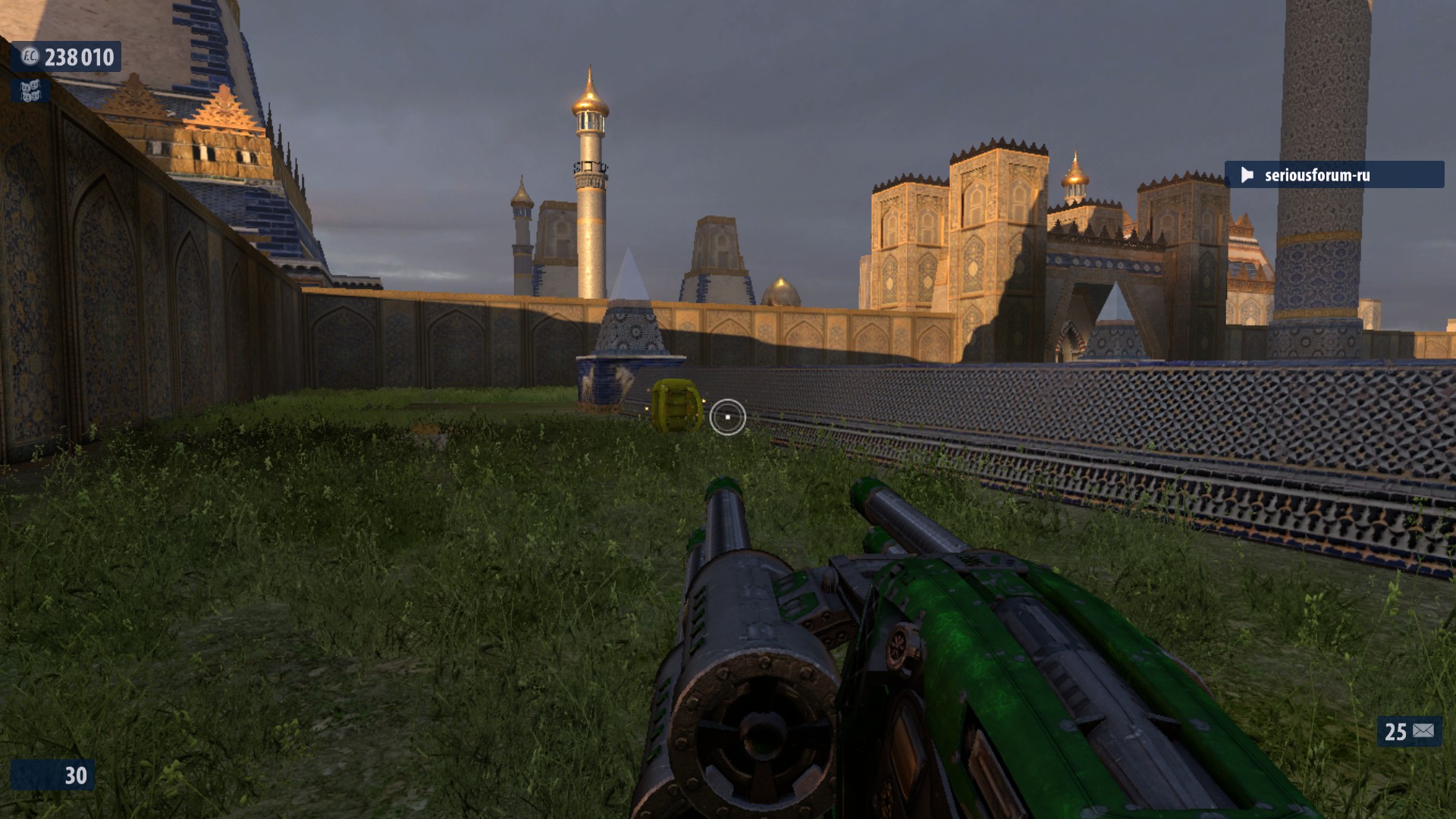Click the four-faces players icon under the score
Viewport: 1456px width, 819px height.
[30, 92]
